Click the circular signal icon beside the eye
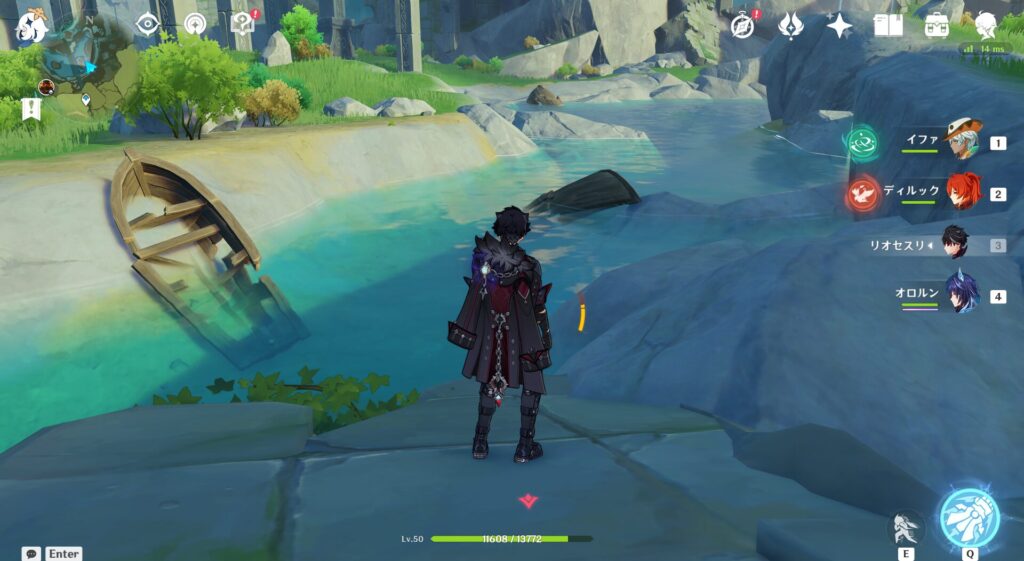1024x561 pixels. [194, 23]
